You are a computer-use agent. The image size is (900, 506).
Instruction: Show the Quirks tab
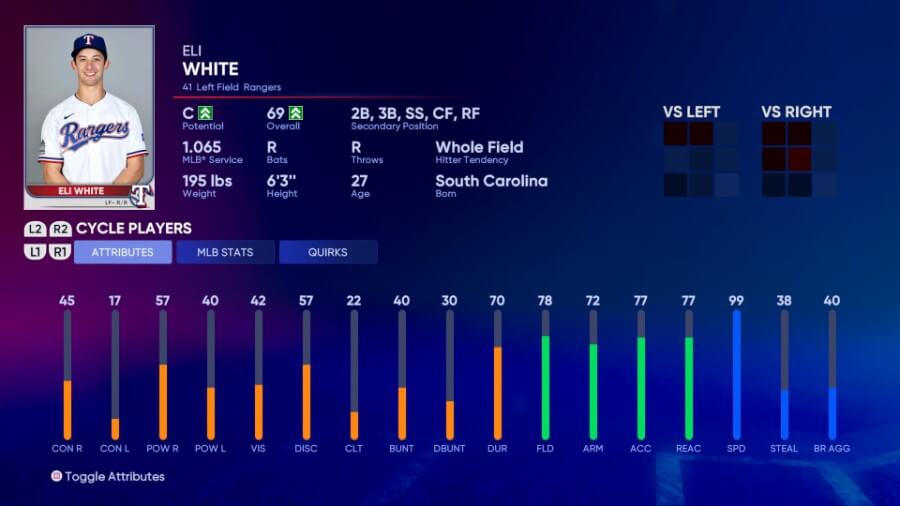[328, 252]
